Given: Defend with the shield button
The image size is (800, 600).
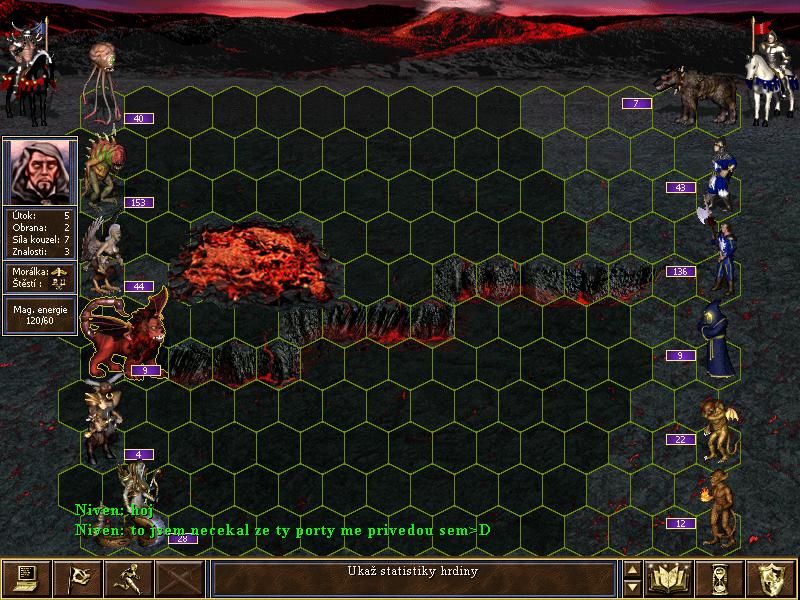Looking at the screenshot, I should coord(771,577).
